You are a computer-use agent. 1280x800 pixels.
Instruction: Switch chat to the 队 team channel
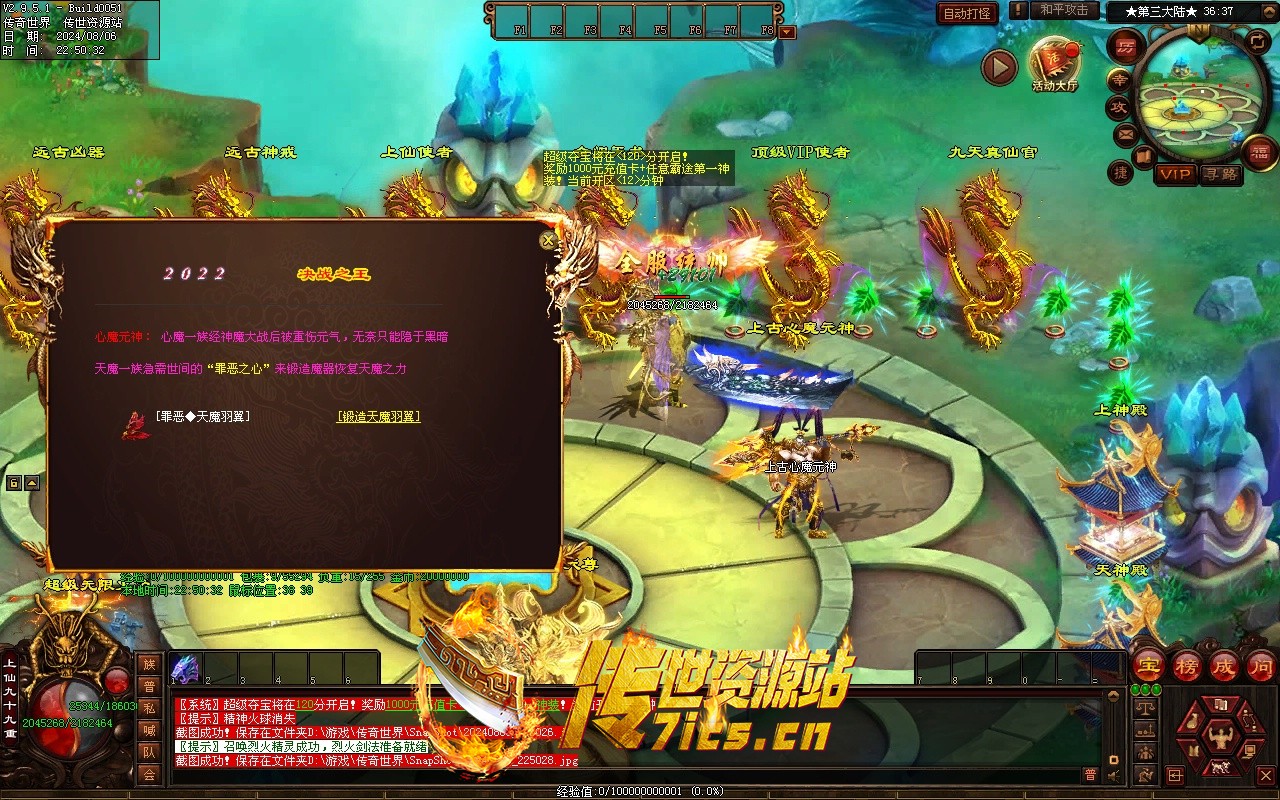click(149, 752)
